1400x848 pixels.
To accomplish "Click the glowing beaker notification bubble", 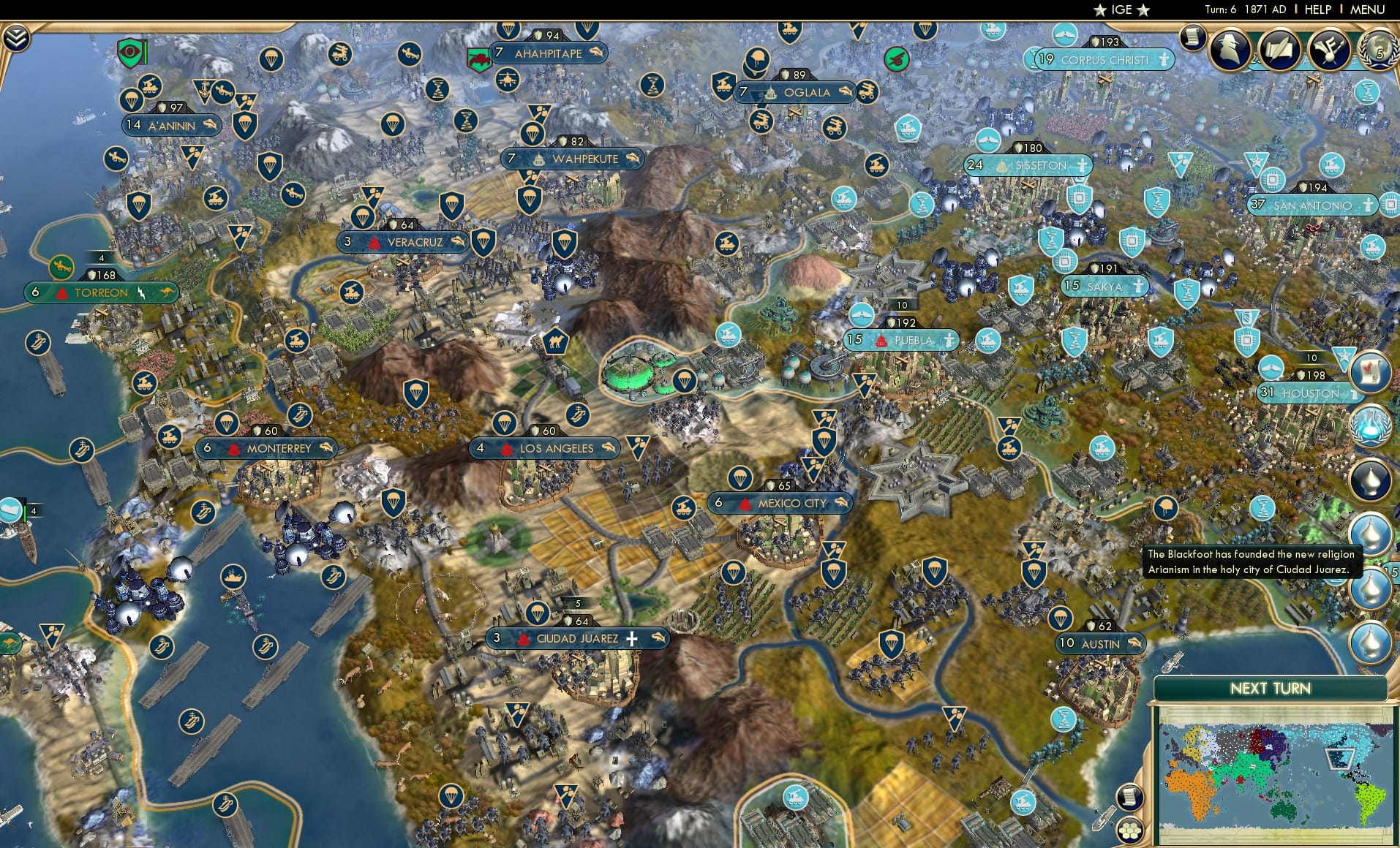I will [x=1371, y=427].
